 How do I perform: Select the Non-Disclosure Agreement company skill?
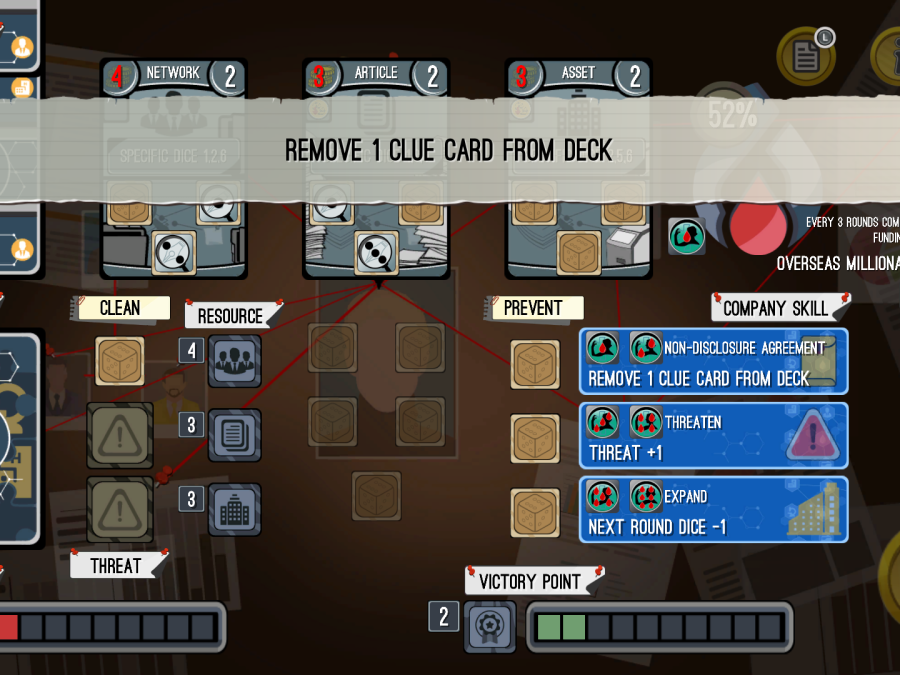point(713,362)
